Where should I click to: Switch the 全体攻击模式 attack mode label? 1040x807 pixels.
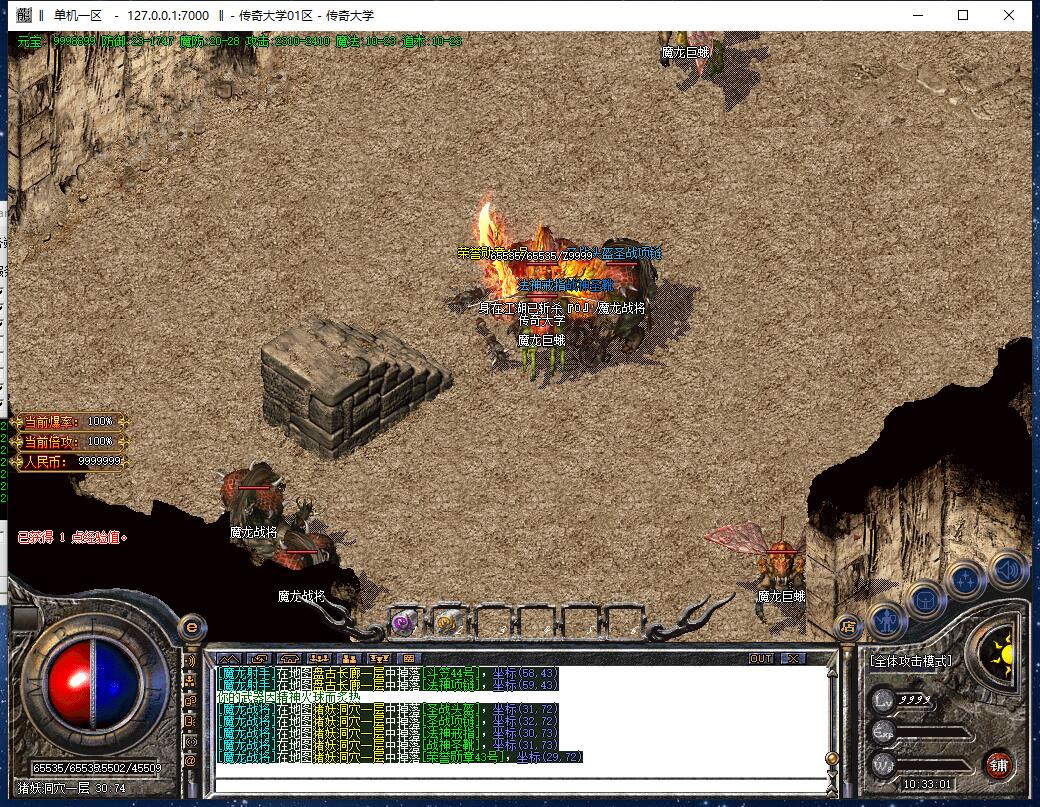[910, 661]
